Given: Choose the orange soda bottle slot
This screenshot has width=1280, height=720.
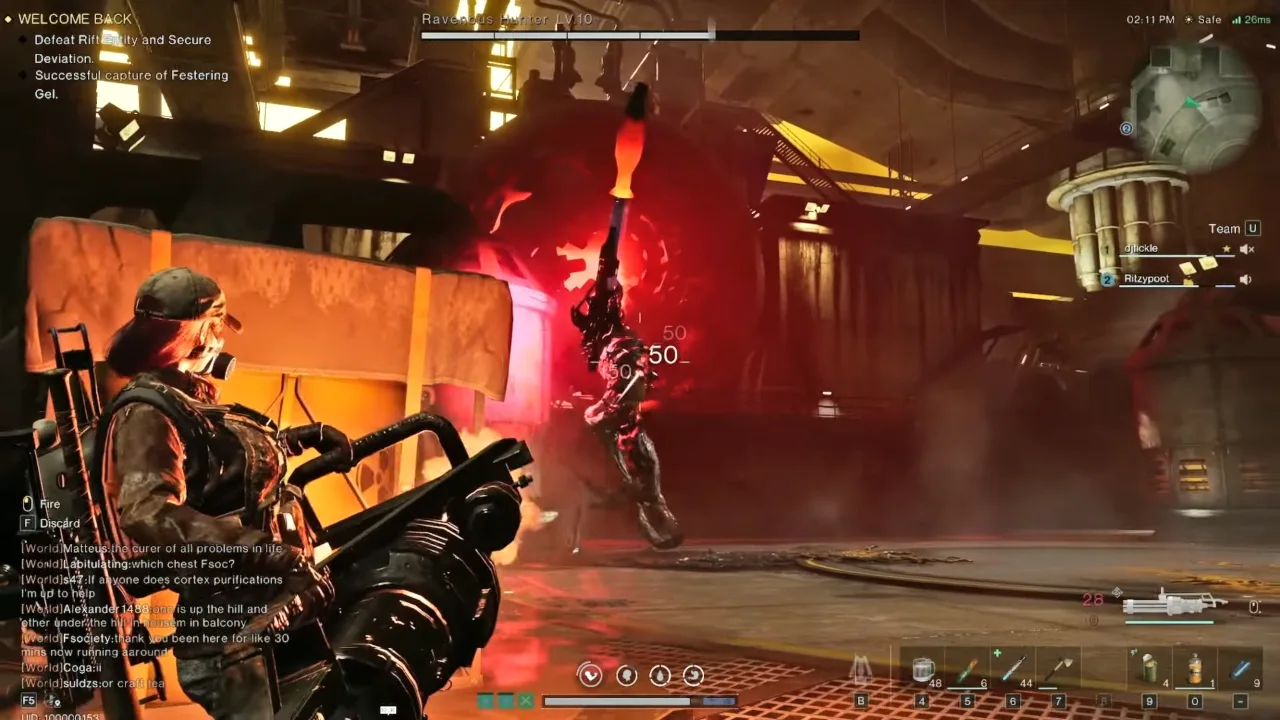Looking at the screenshot, I should 1194,669.
